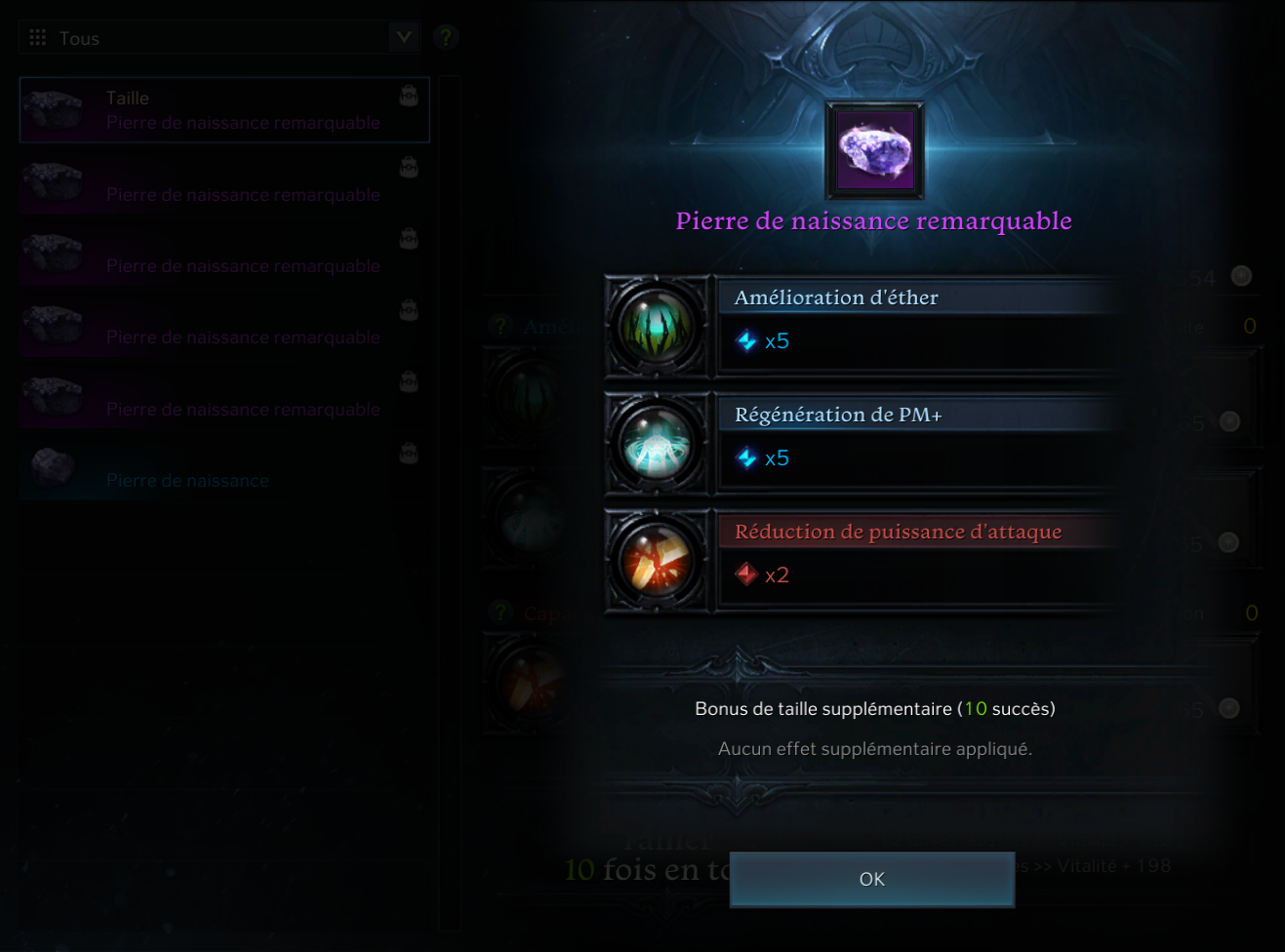The image size is (1285, 952).
Task: Choose the blue Pierre de naissance row
Action: pyautogui.click(x=224, y=470)
